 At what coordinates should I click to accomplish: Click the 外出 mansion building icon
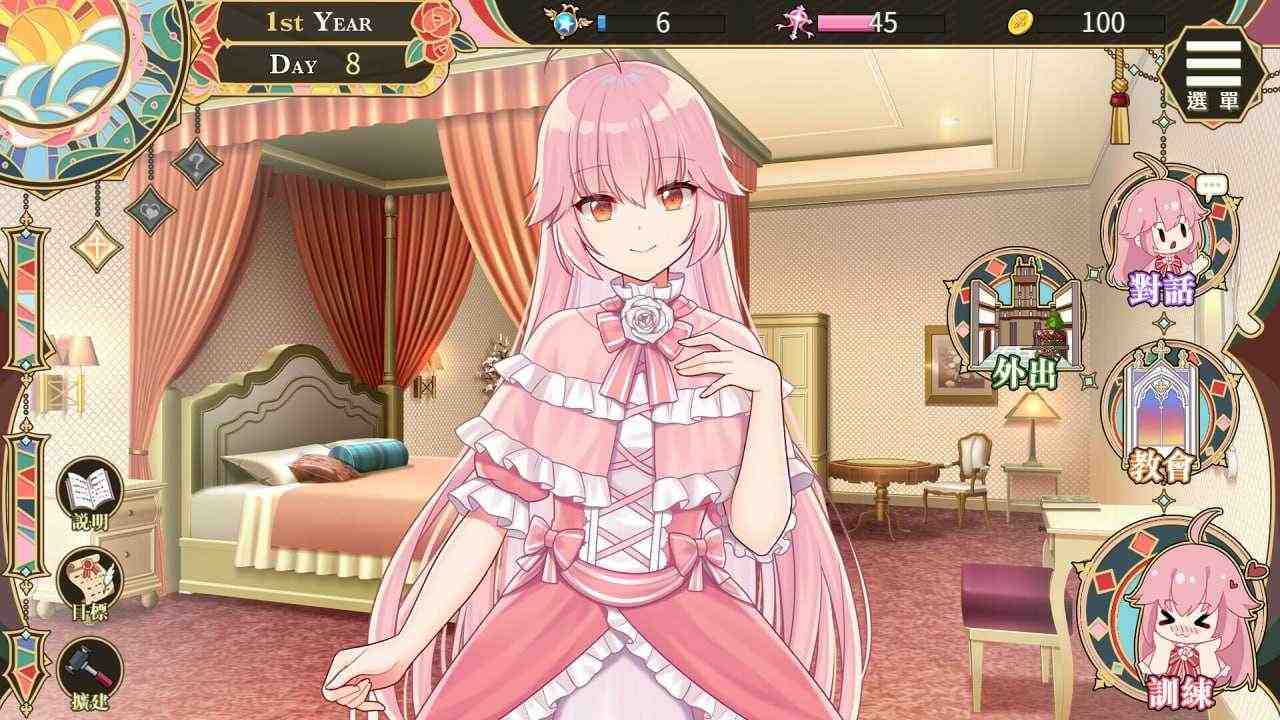click(x=1020, y=320)
